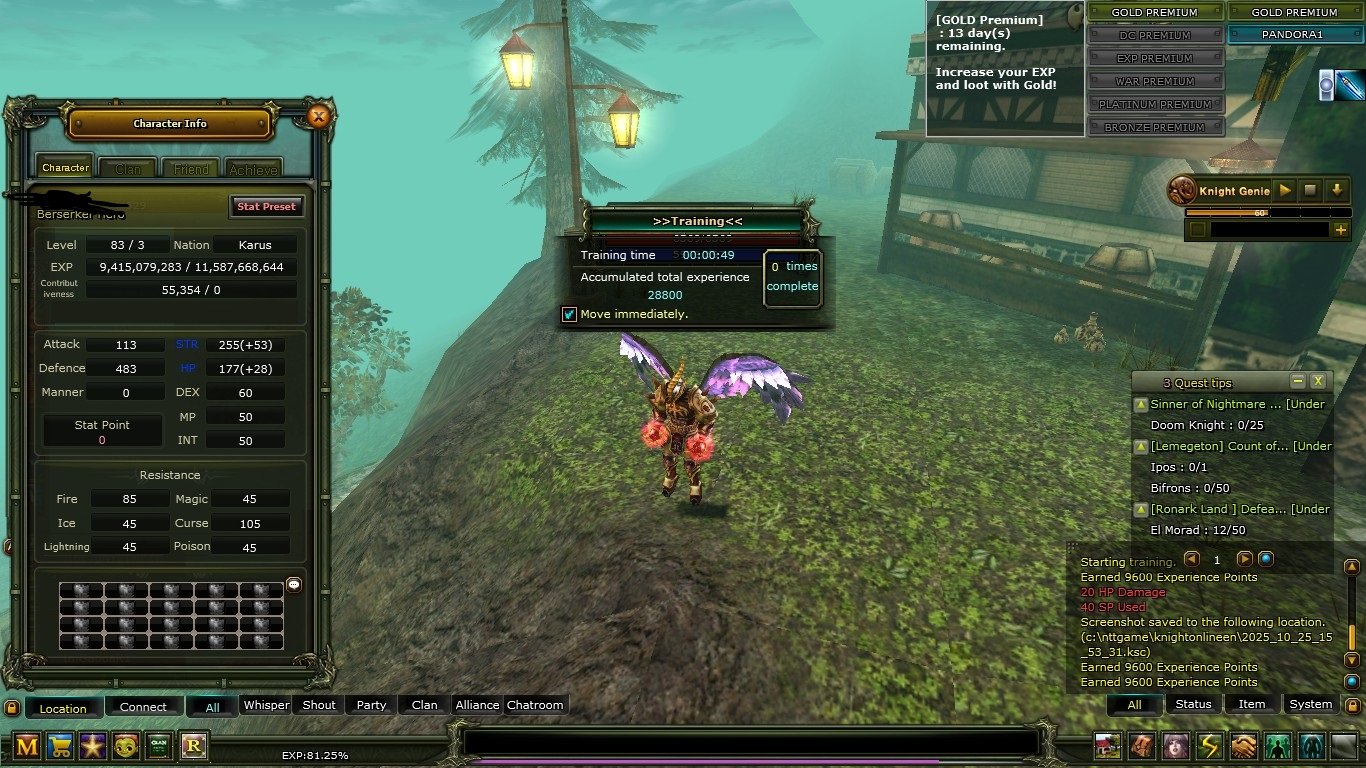Select the Party chat channel

tap(371, 705)
